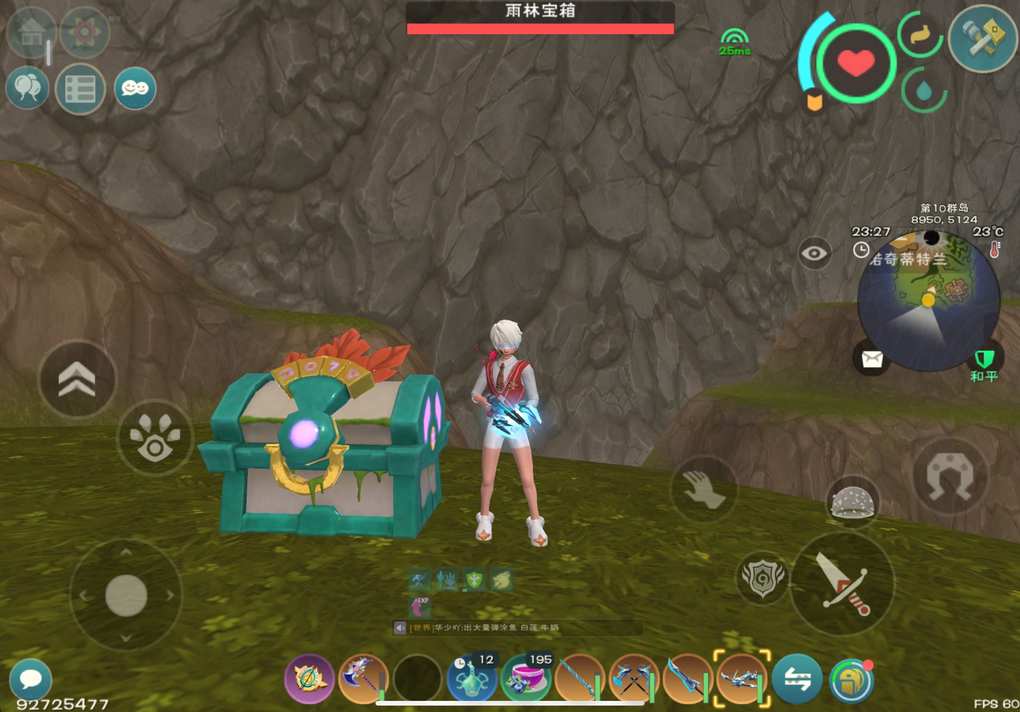
Task: Swap hotbar with the arrows button
Action: click(797, 679)
